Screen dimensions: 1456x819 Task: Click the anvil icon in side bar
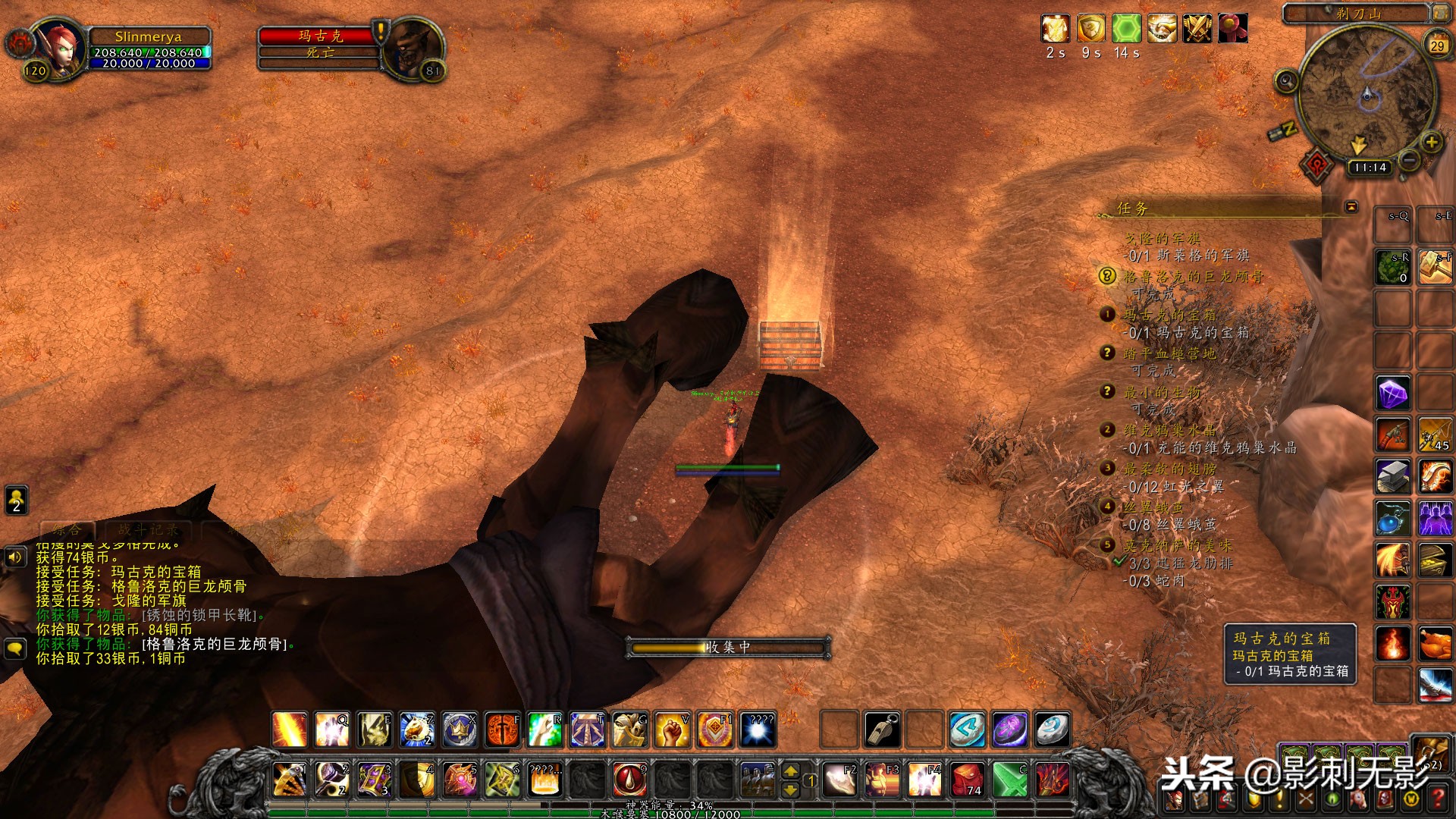(1393, 476)
